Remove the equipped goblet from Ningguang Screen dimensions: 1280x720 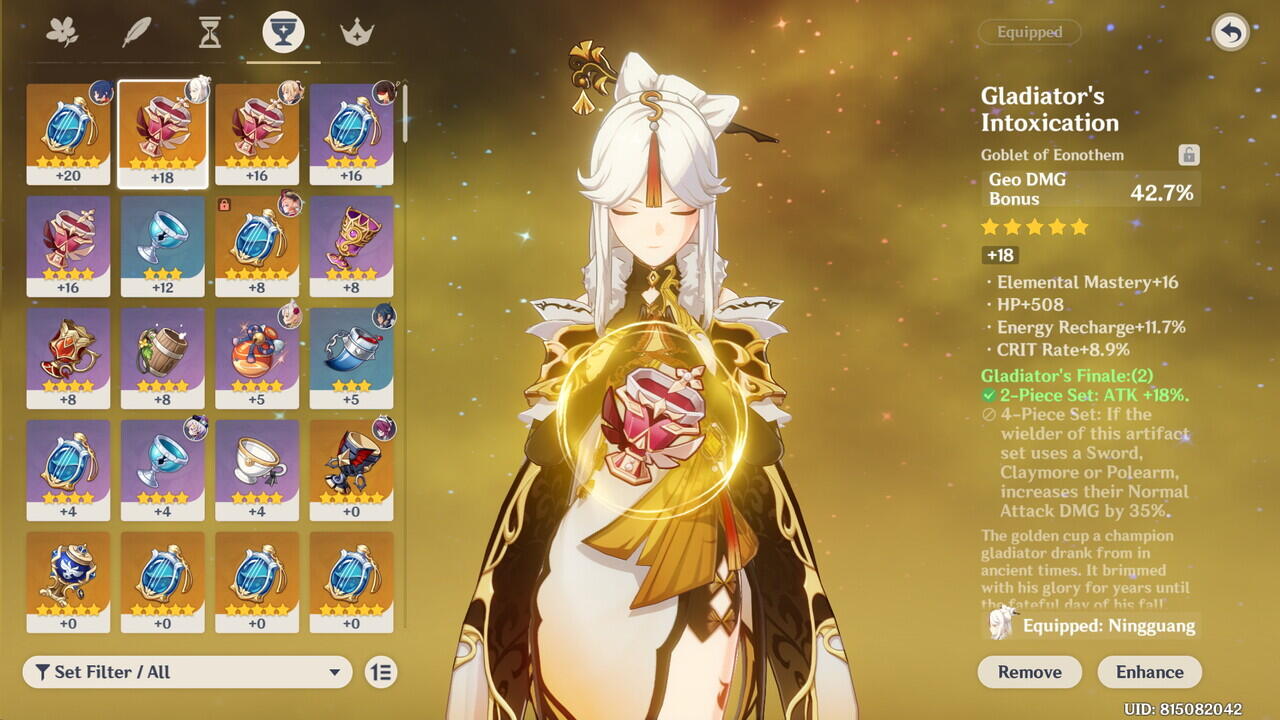1029,672
